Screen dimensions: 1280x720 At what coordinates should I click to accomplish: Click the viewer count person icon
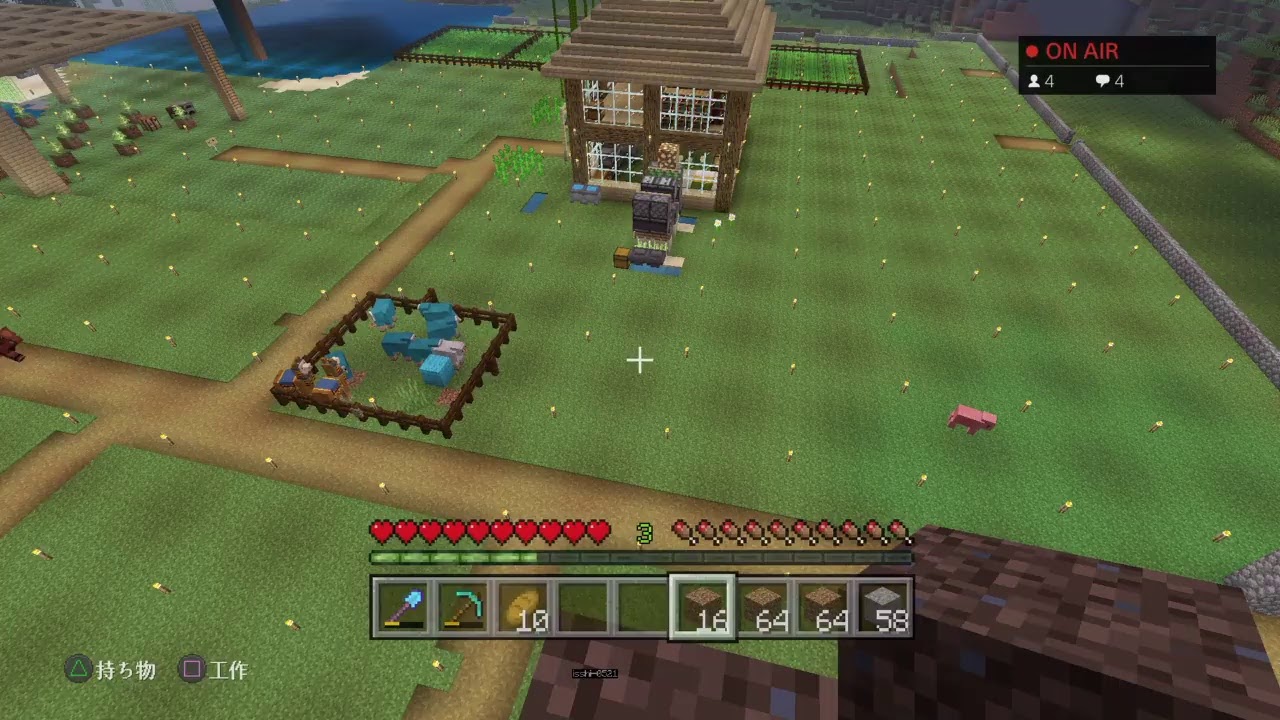[1035, 81]
